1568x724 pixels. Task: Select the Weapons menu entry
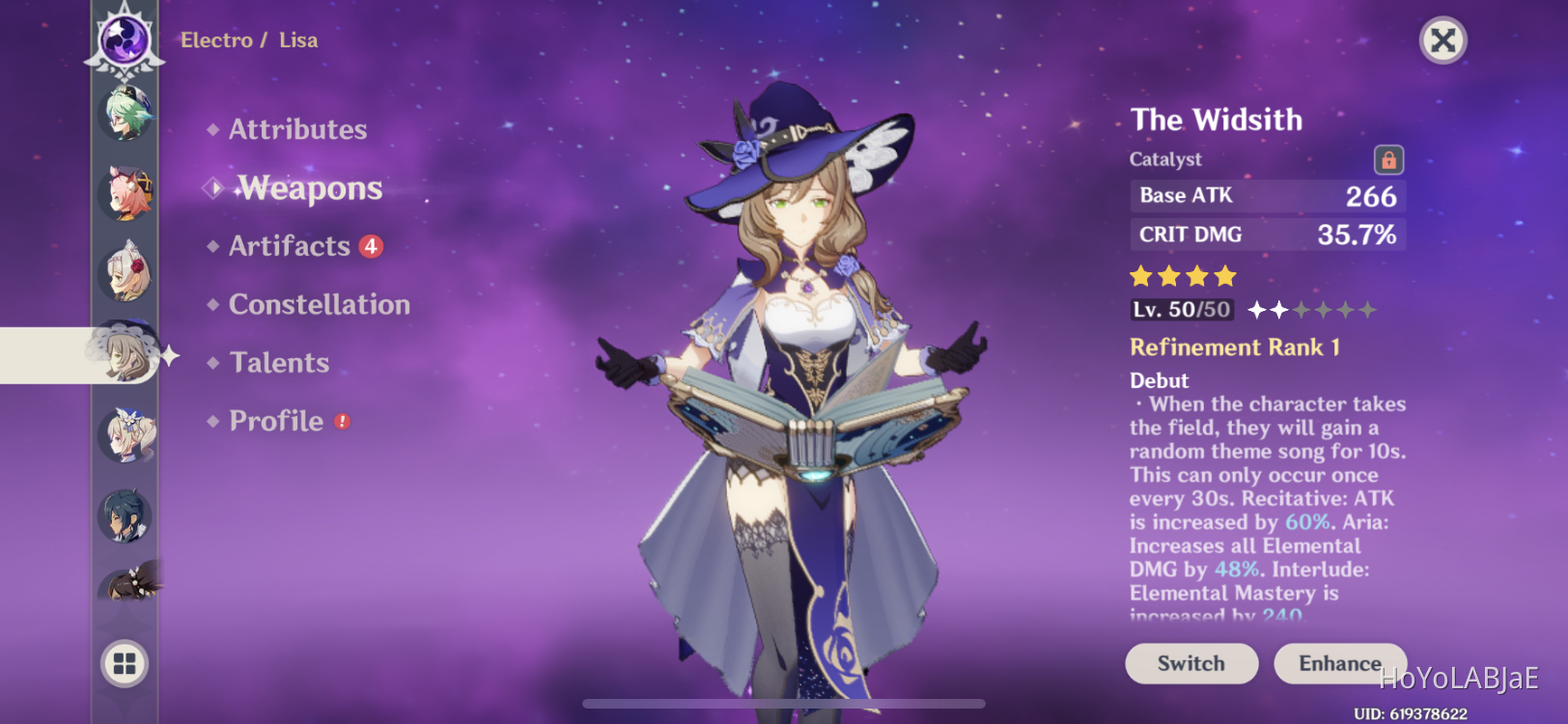pos(310,188)
